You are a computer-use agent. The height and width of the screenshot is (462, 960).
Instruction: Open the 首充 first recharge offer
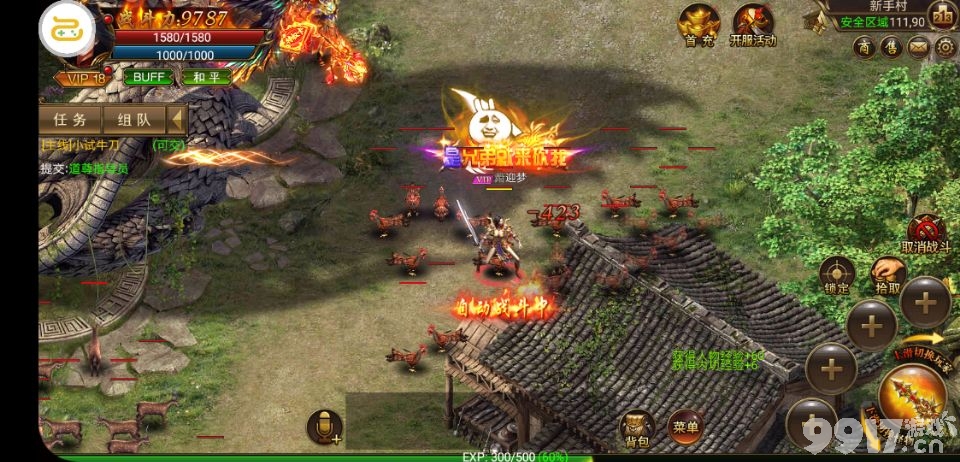point(700,23)
